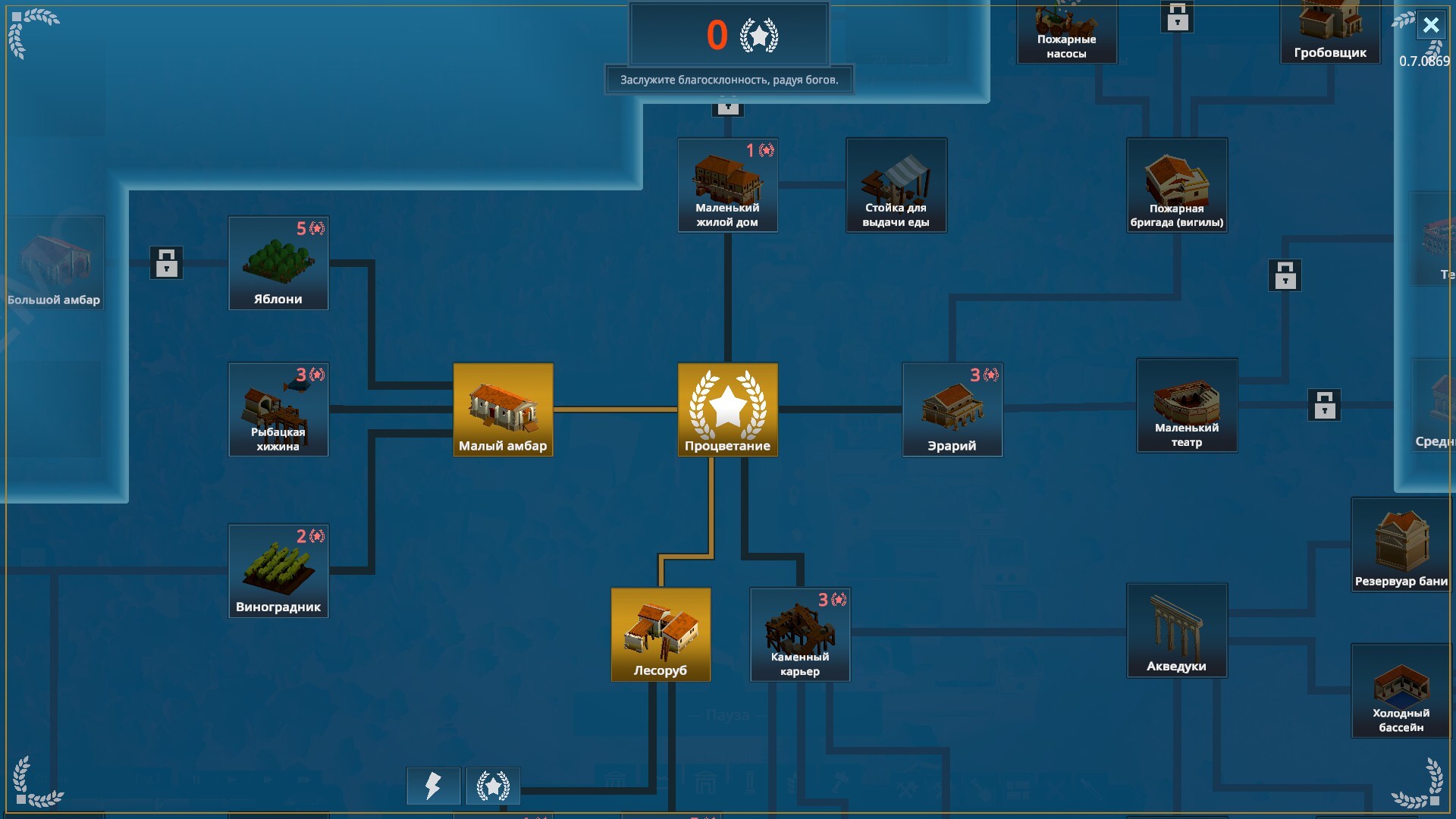Select the Холодный бассейн node
1456x819 pixels.
pos(1401,691)
